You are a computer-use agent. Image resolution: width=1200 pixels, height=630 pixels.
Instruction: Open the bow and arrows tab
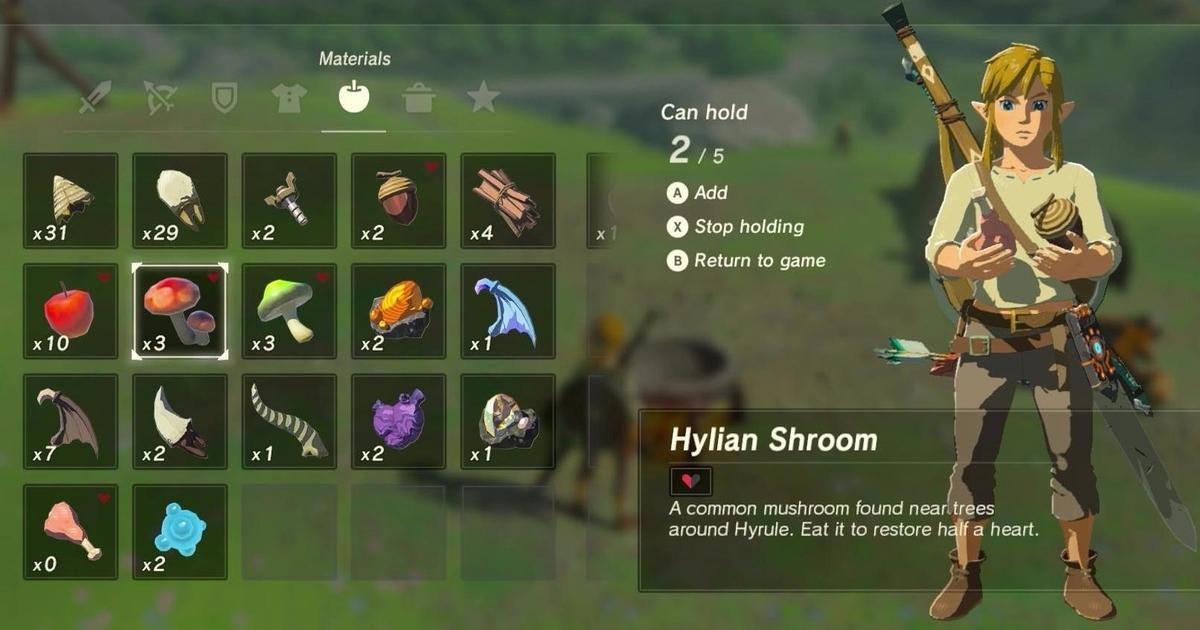tap(160, 98)
